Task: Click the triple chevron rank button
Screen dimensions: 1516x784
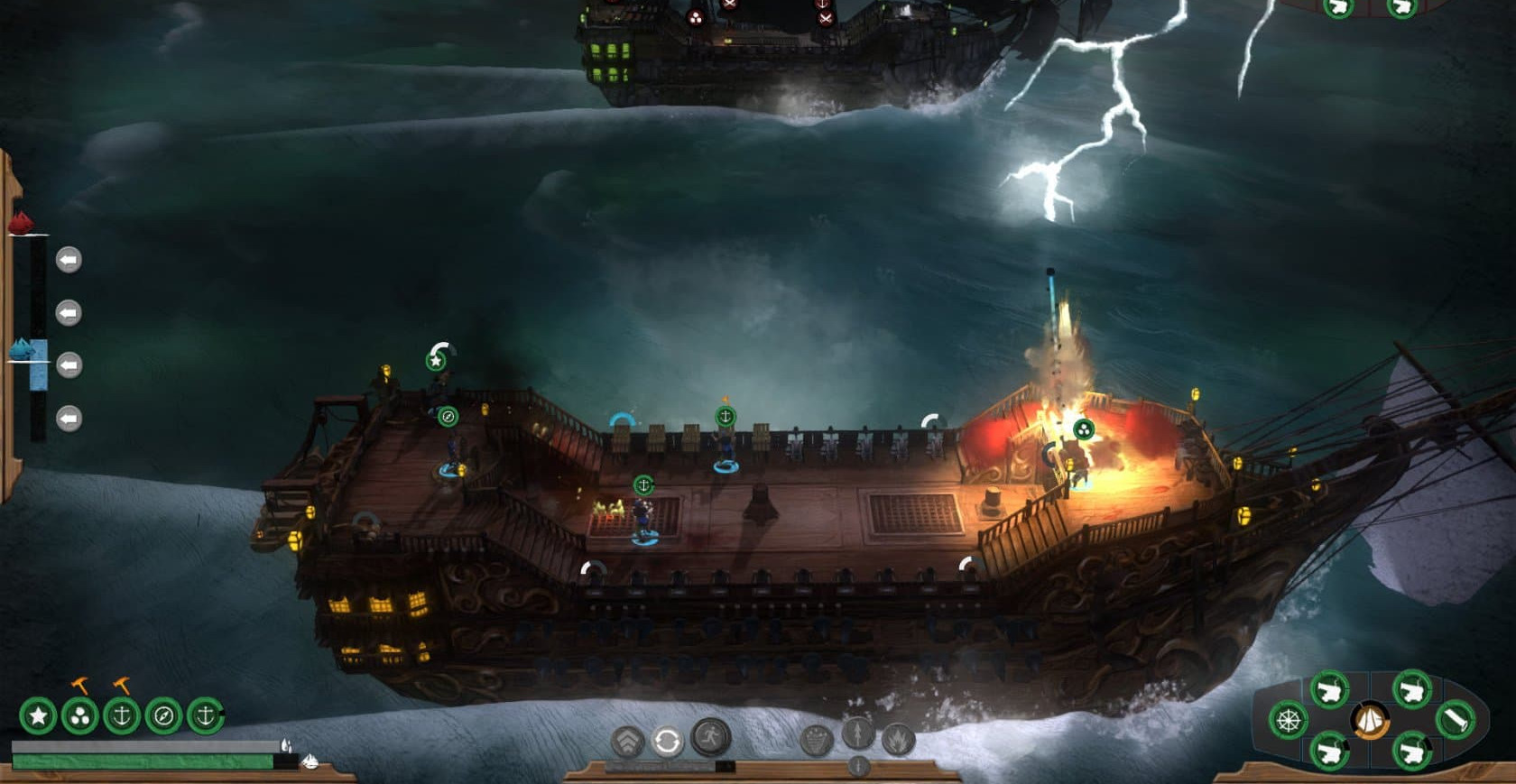Action: (627, 742)
